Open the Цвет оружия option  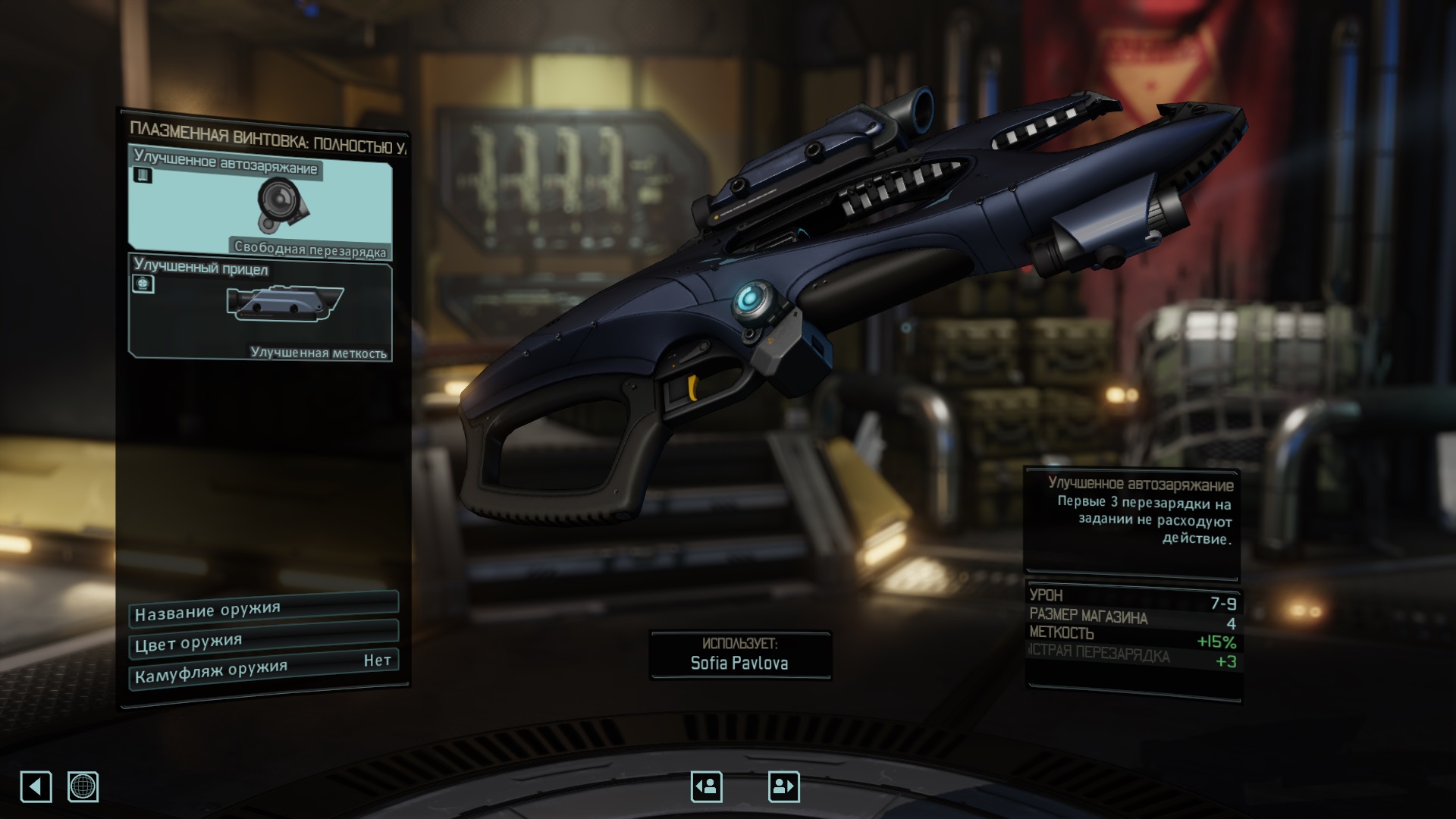(x=263, y=640)
